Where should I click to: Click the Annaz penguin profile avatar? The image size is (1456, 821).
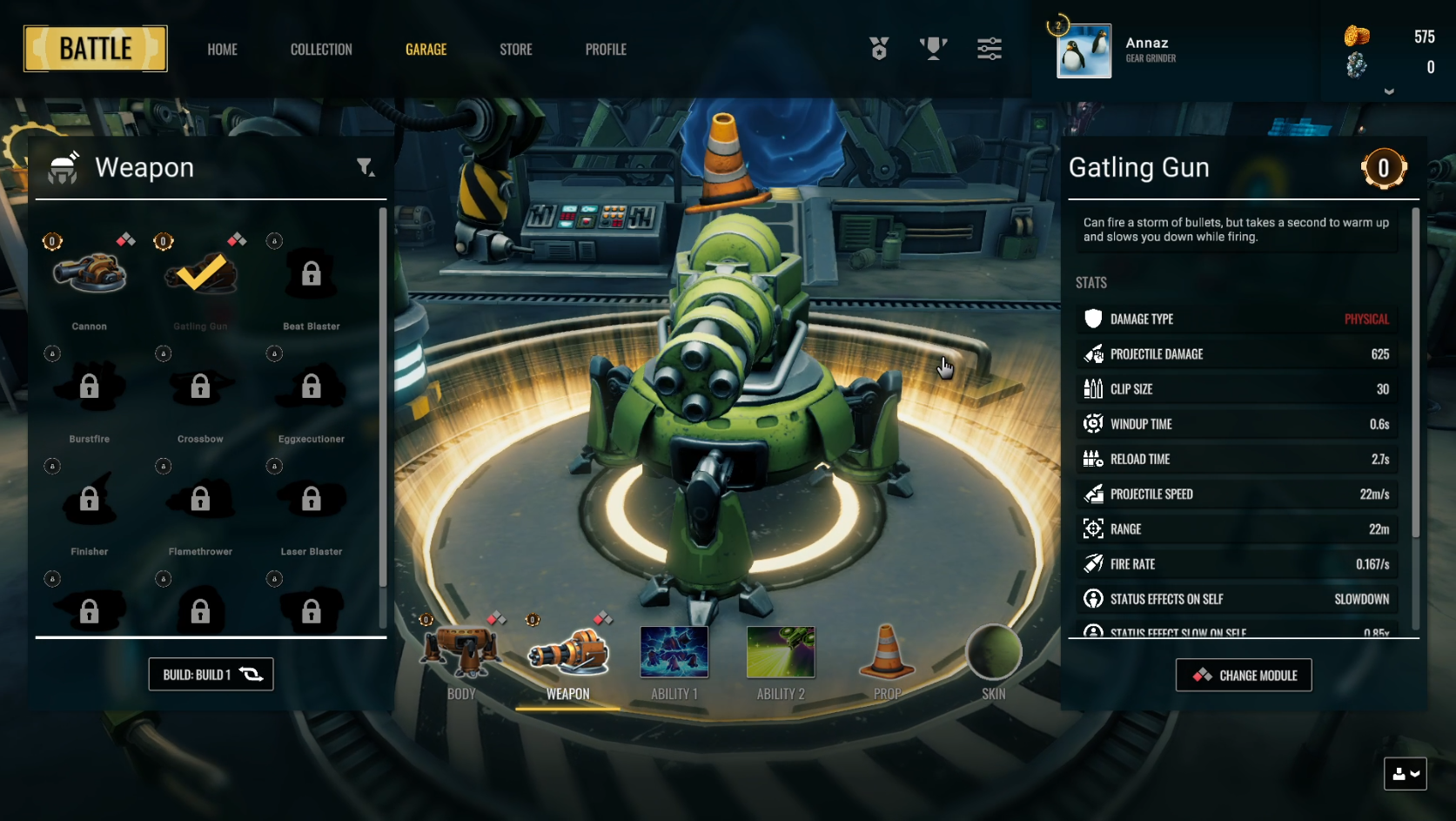1084,51
